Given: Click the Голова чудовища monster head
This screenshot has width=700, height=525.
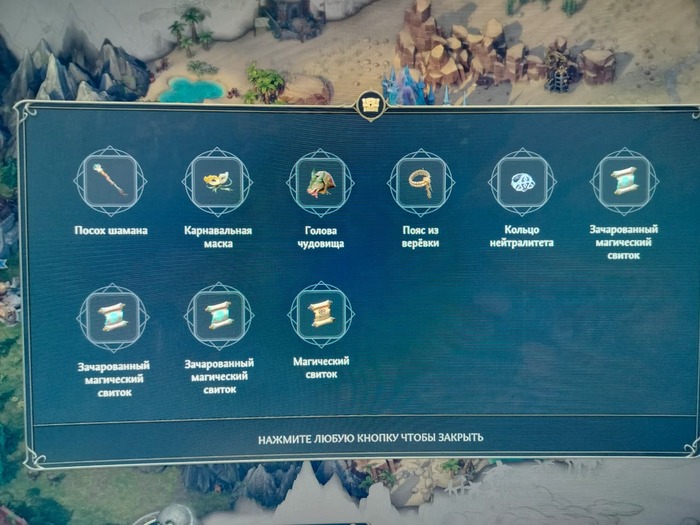Looking at the screenshot, I should [320, 183].
